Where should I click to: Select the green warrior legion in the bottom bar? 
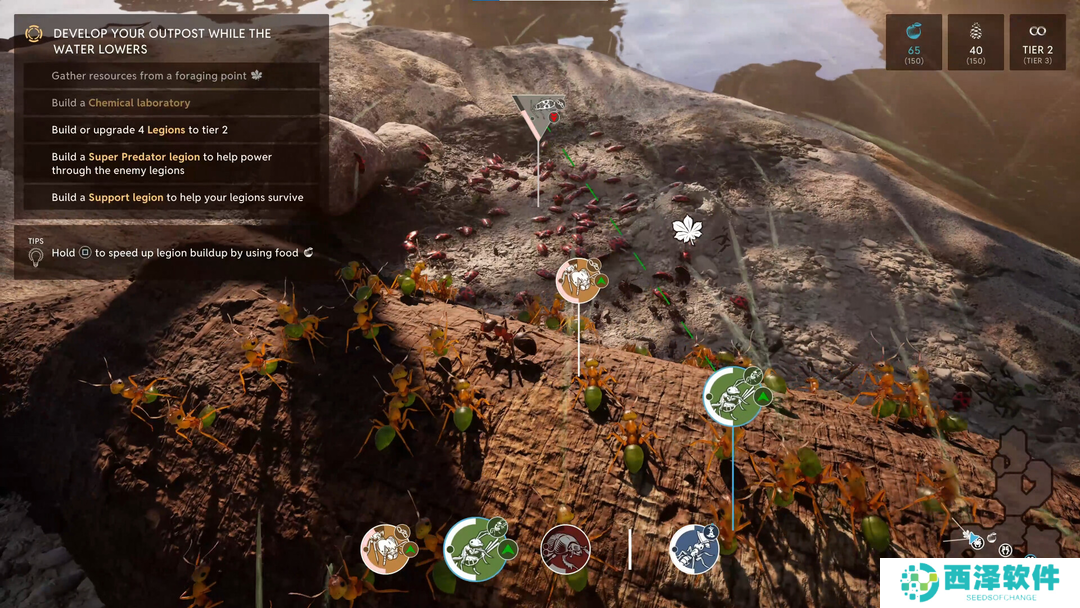point(476,548)
